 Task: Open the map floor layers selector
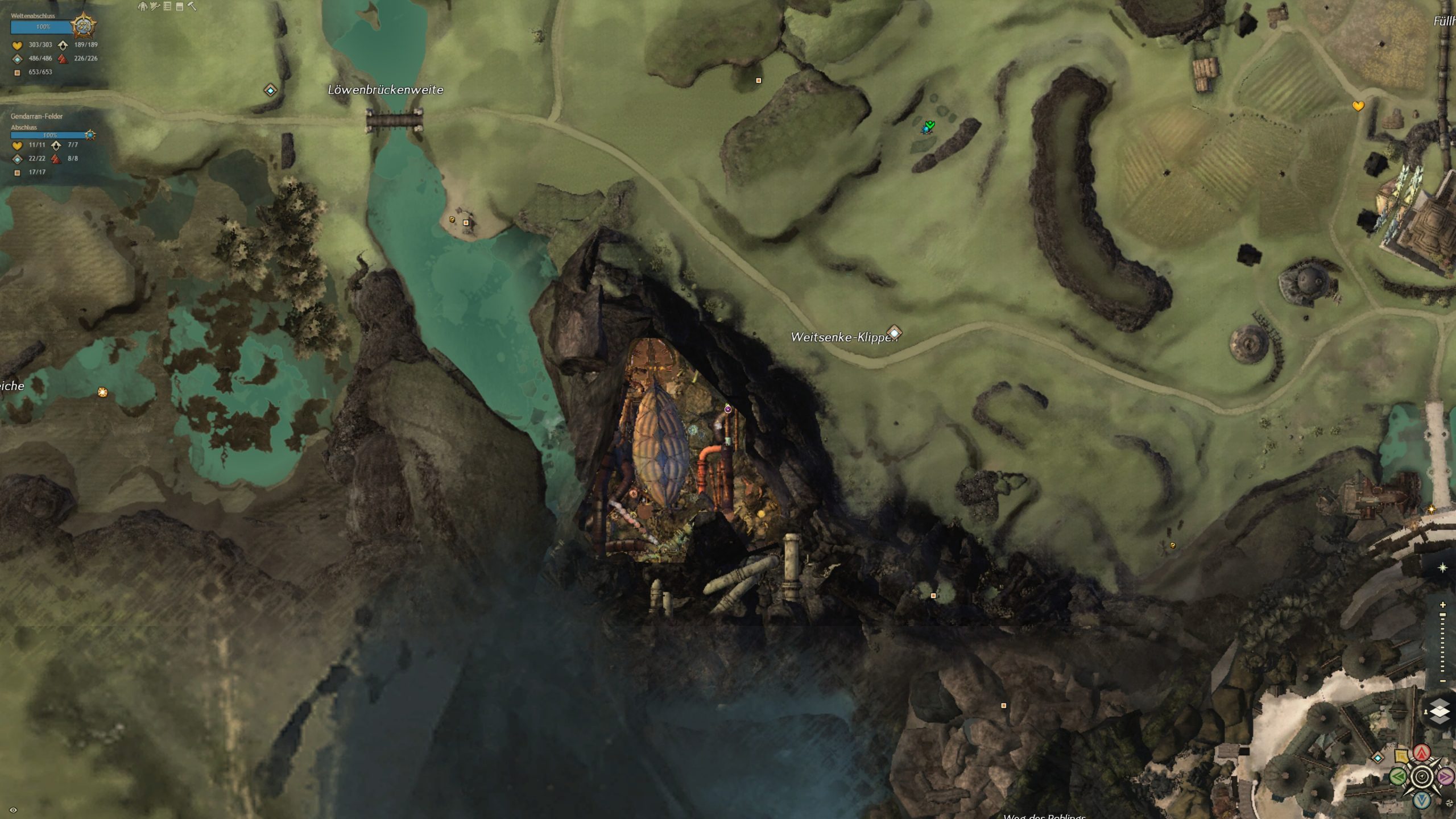1439,712
